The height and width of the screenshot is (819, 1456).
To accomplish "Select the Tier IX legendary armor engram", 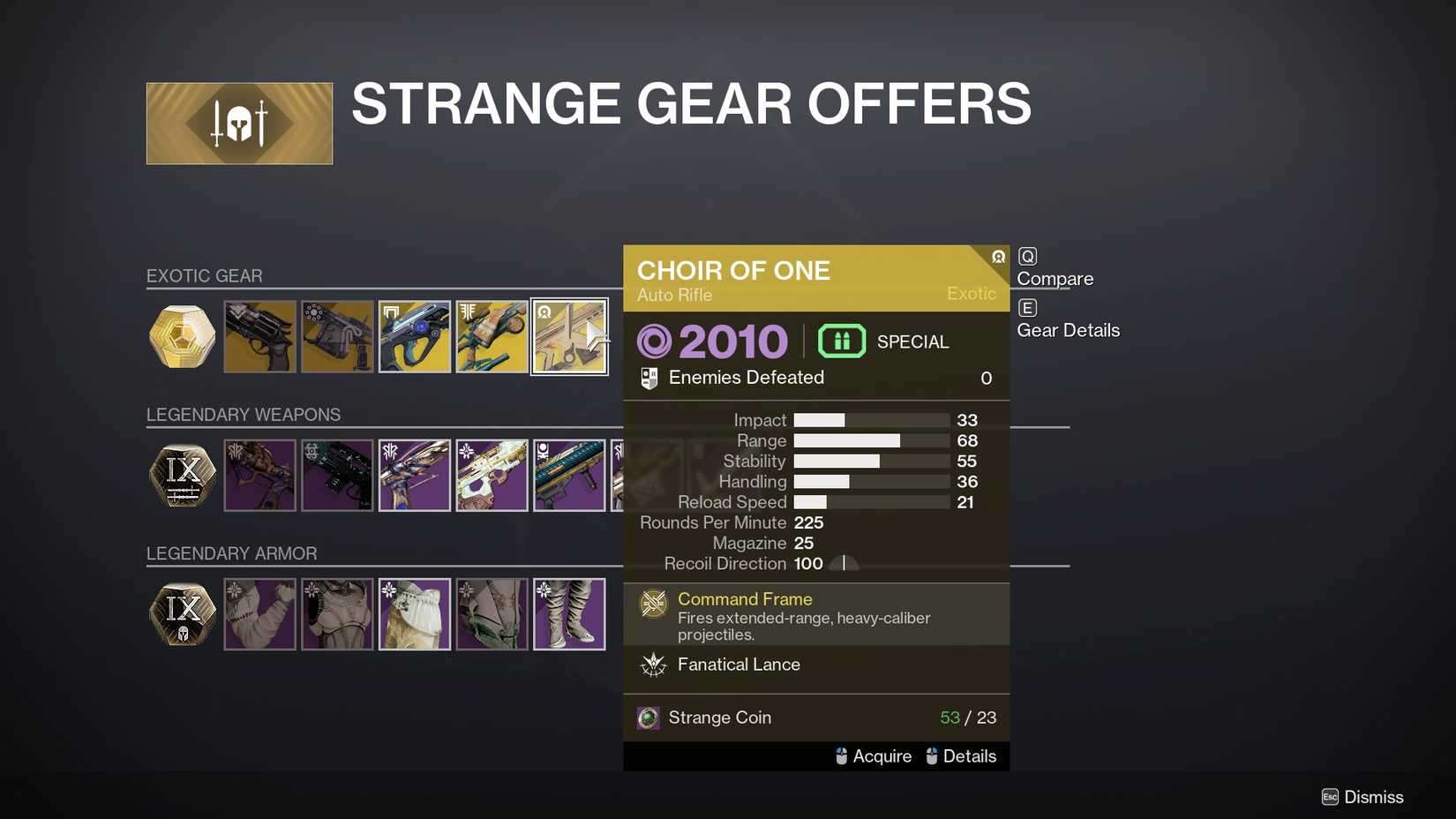I will pos(182,613).
